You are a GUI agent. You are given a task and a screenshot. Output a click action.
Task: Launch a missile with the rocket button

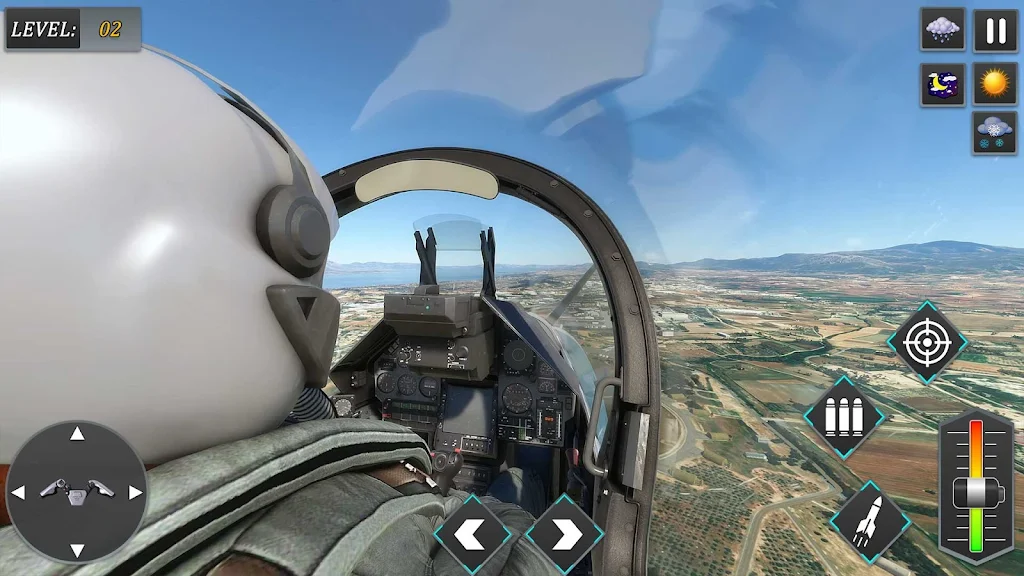(868, 521)
